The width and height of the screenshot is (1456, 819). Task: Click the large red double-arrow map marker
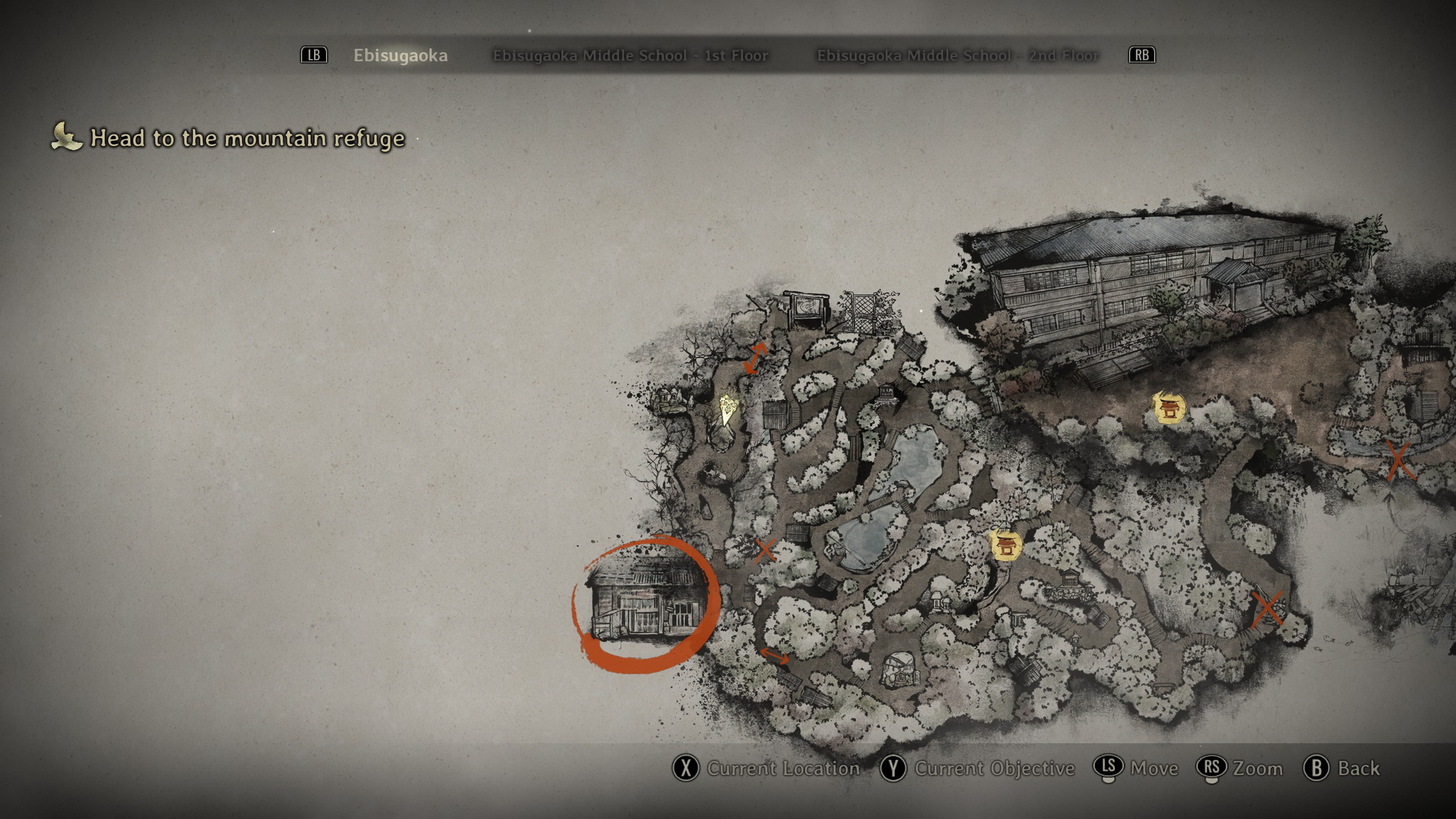click(x=755, y=358)
